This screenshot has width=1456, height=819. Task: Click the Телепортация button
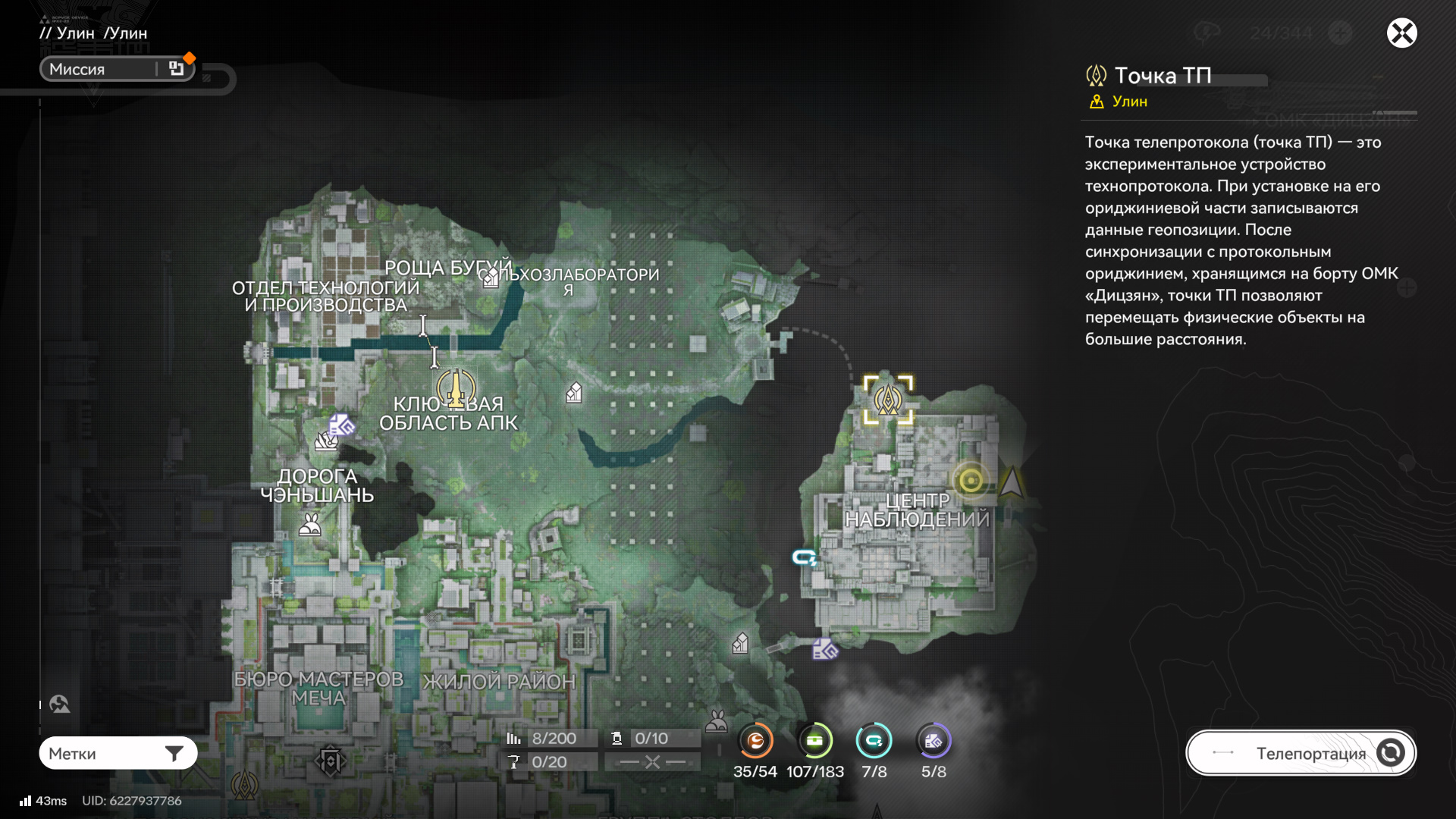point(1301,753)
